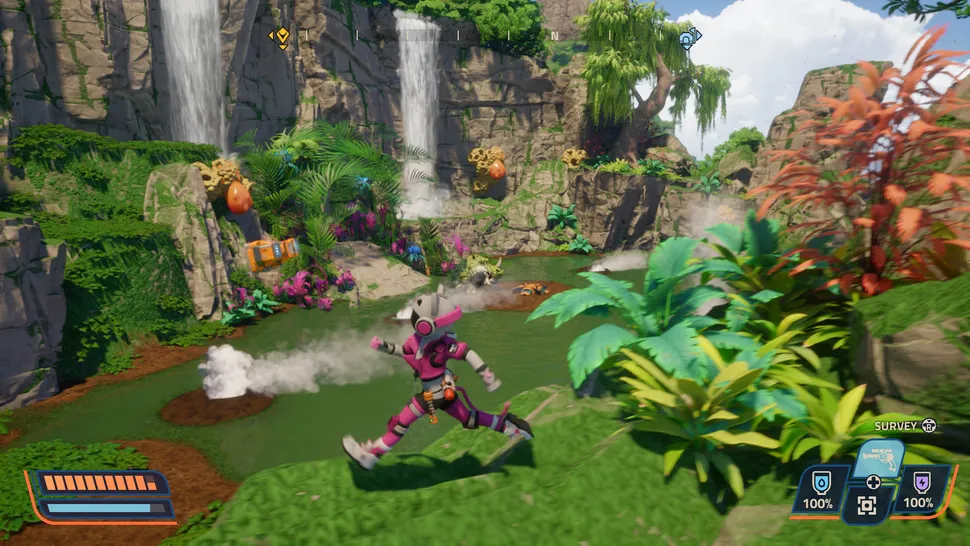This screenshot has height=546, width=970.
Task: Click the blue waypoint marker on compass
Action: tap(687, 38)
